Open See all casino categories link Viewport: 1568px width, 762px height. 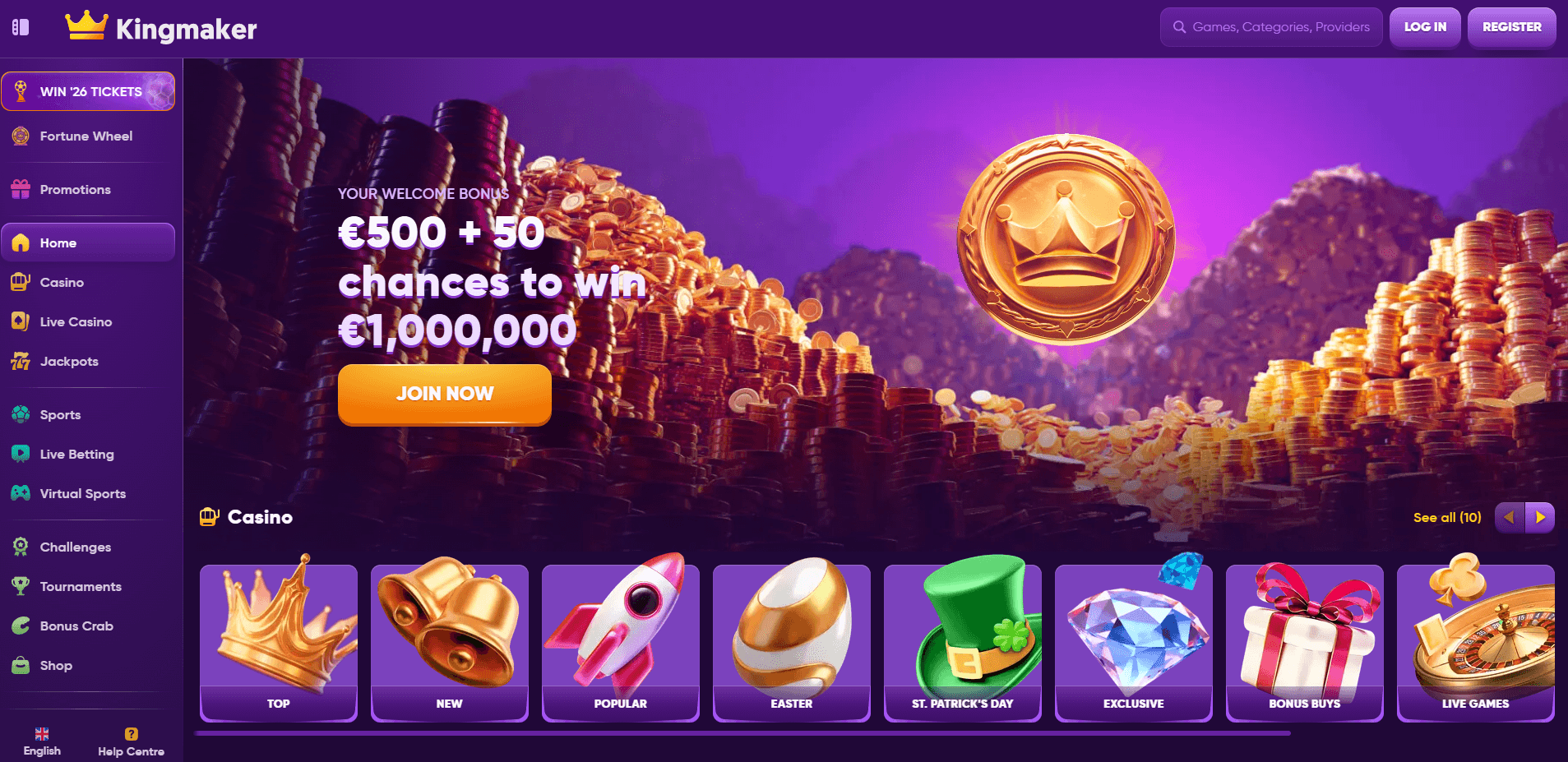point(1447,517)
